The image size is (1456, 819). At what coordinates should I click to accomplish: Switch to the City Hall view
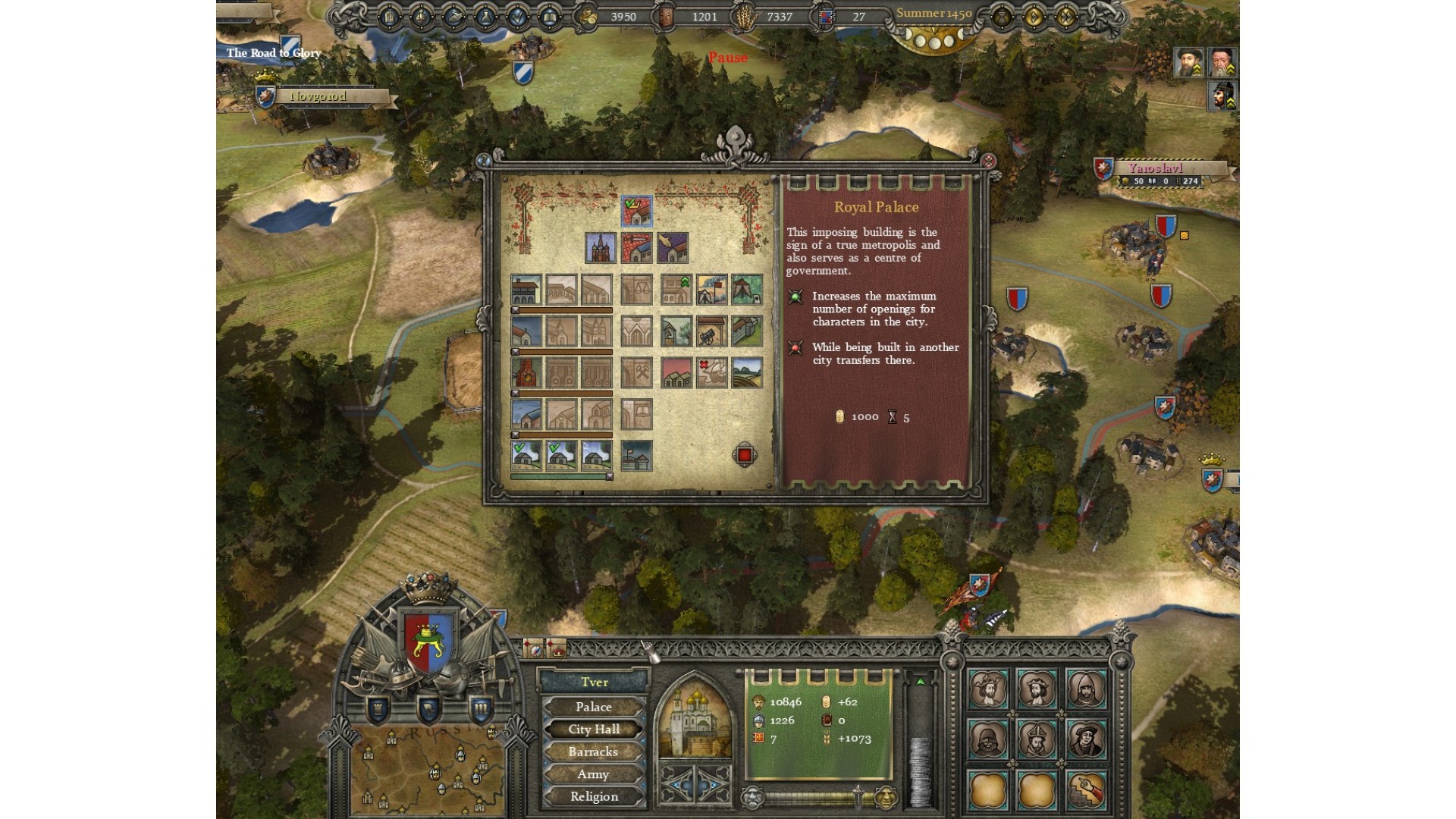point(594,730)
